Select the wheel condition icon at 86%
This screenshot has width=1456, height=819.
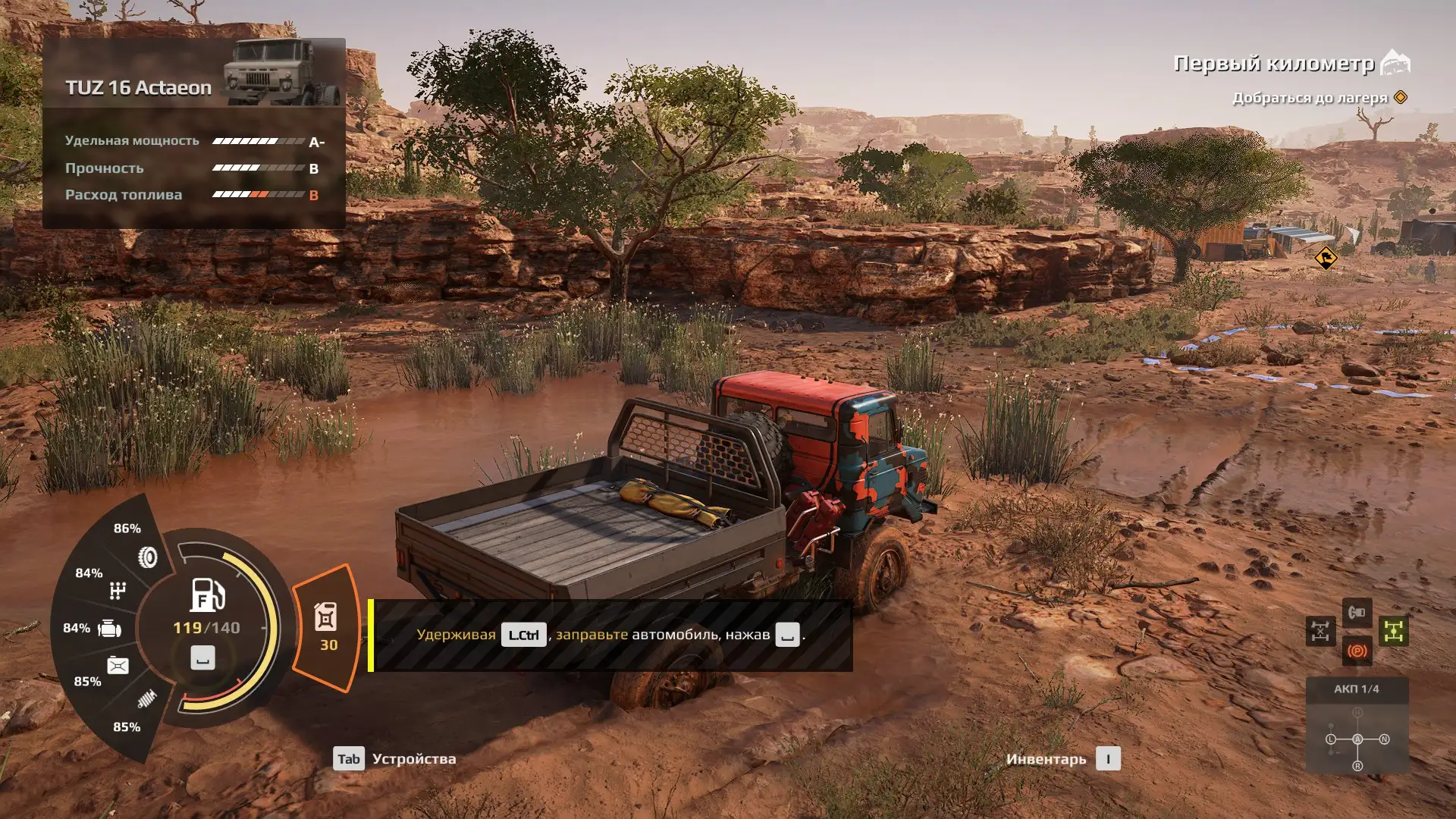148,557
